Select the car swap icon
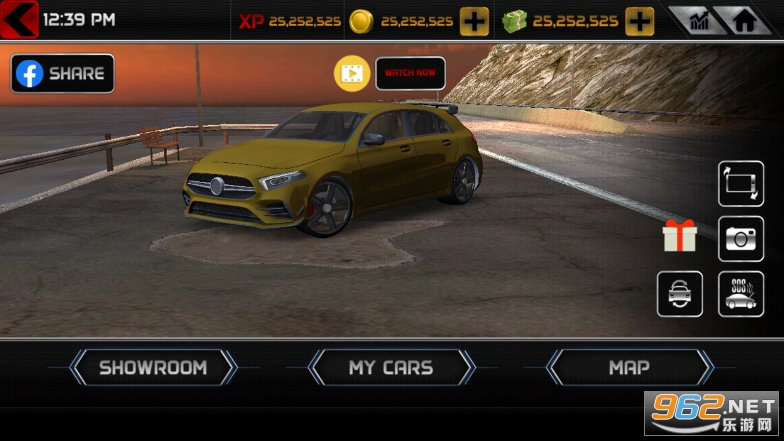 680,294
